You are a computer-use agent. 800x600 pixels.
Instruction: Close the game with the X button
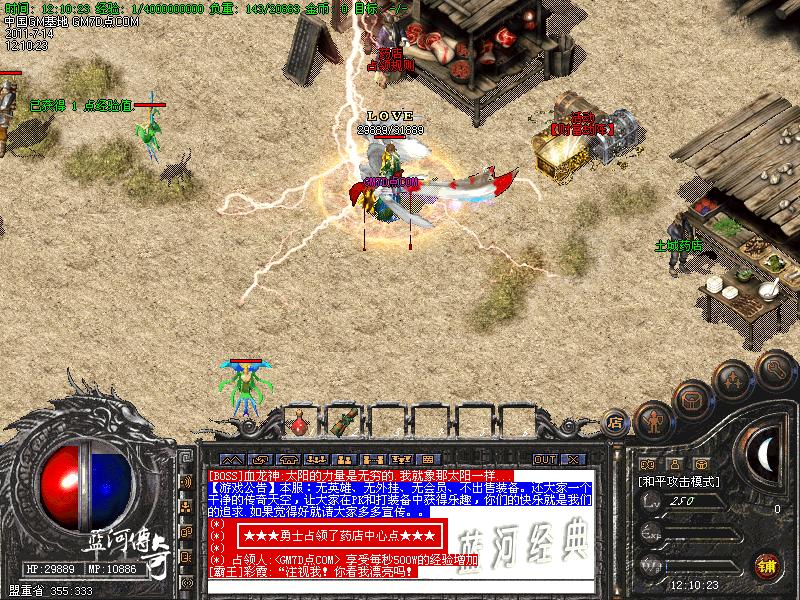tap(572, 459)
